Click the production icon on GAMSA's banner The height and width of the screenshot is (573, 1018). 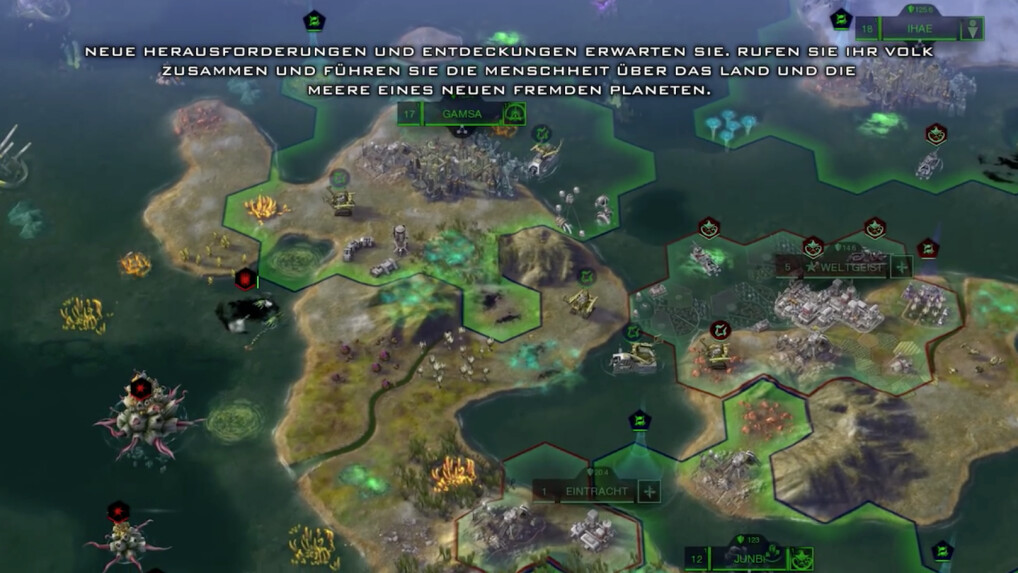click(x=514, y=114)
